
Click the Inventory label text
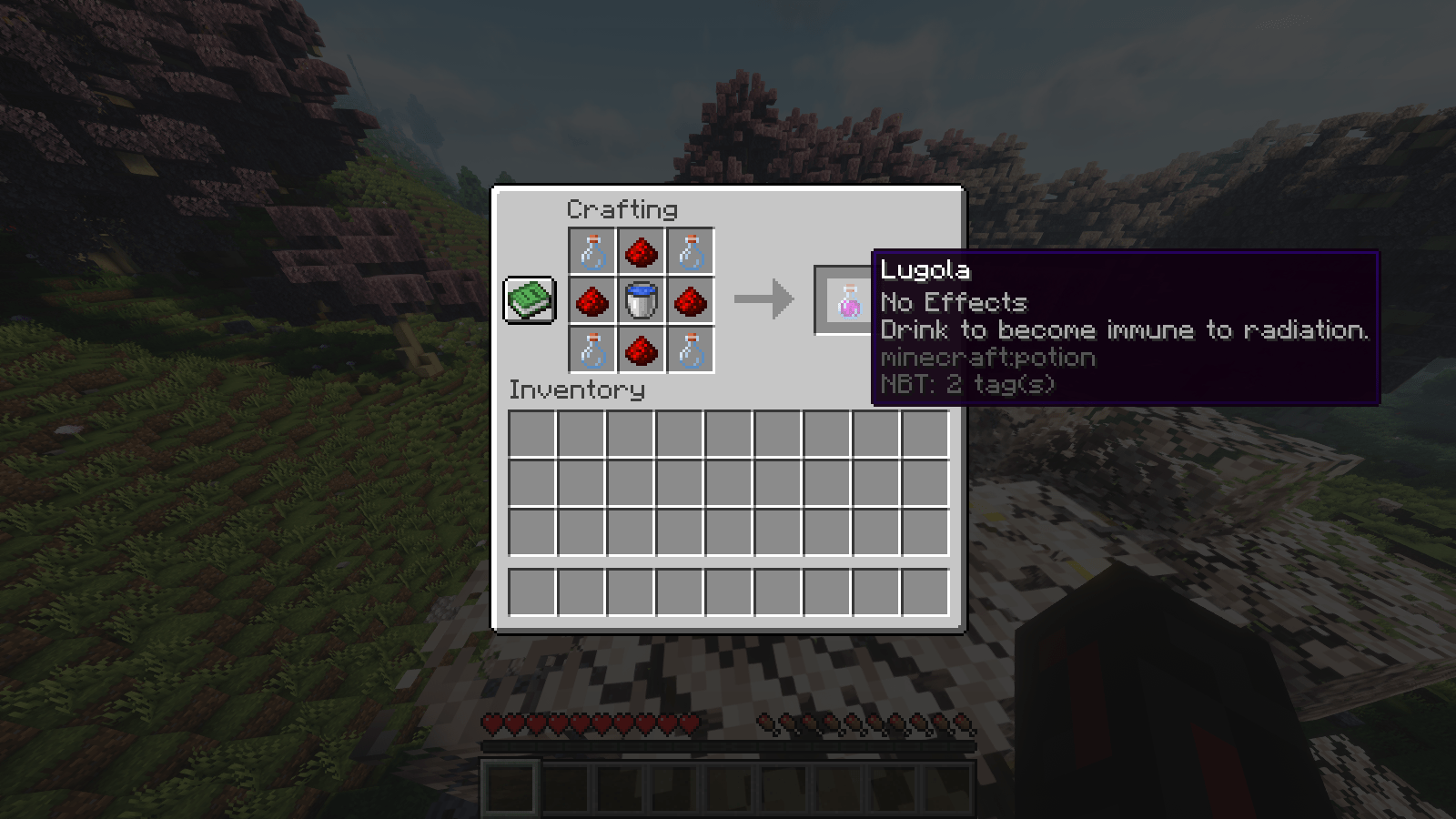point(577,390)
